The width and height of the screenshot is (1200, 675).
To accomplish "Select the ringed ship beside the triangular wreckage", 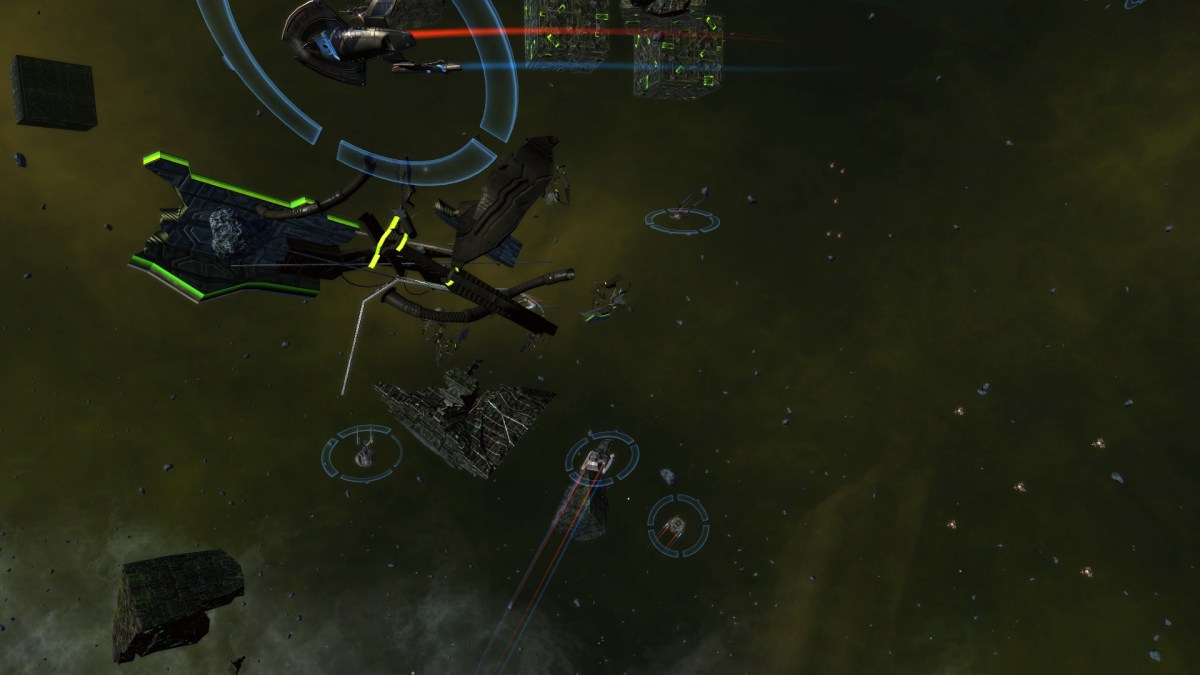I will tap(362, 453).
